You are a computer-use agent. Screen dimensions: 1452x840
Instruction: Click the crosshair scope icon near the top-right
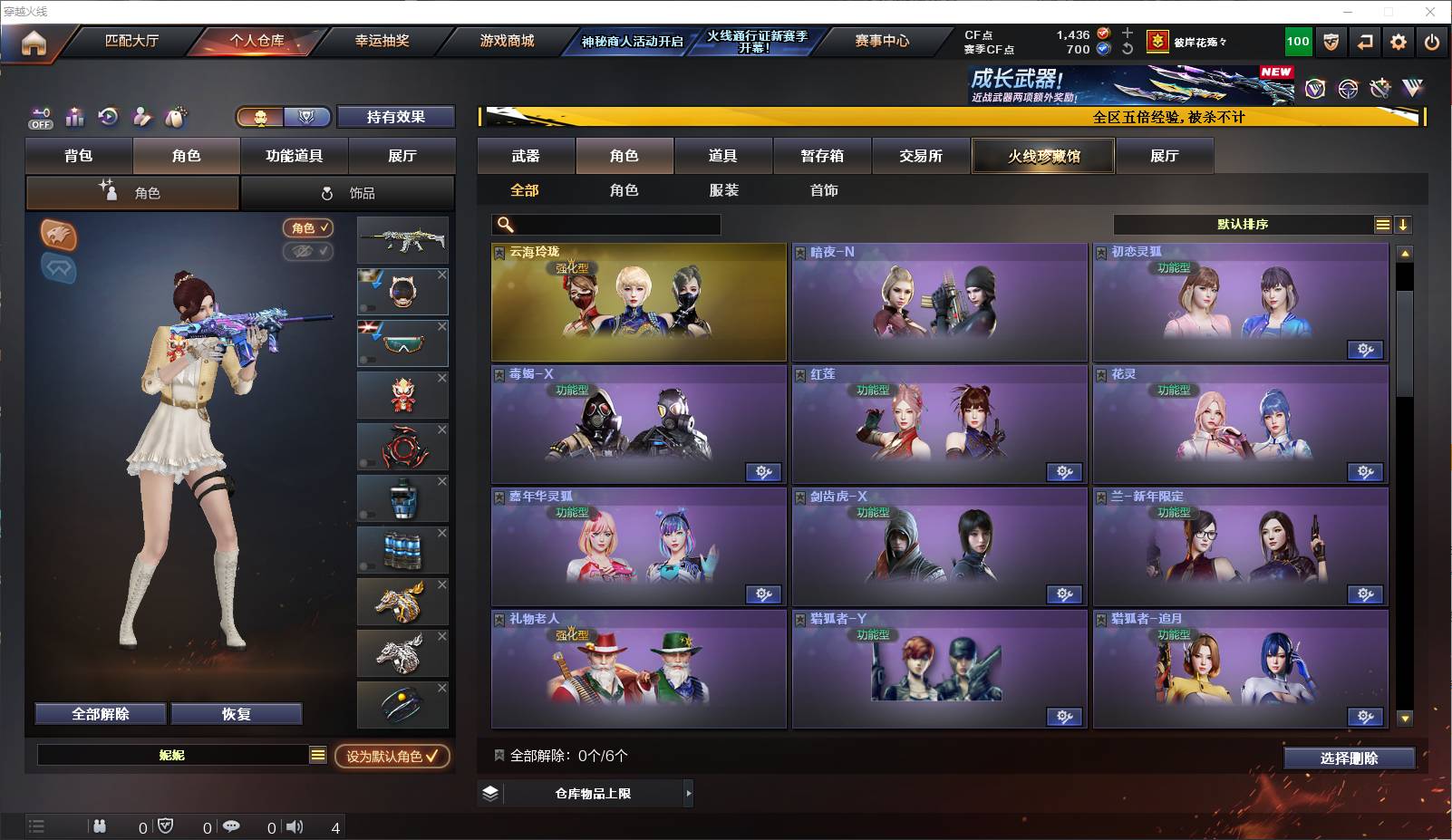click(x=1348, y=89)
